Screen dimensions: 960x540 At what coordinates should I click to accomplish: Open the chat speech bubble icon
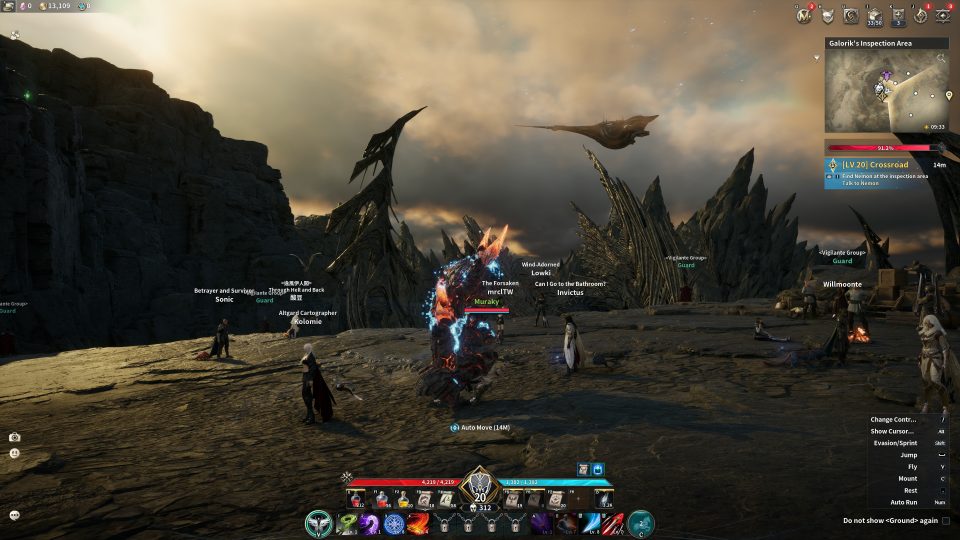click(x=15, y=515)
